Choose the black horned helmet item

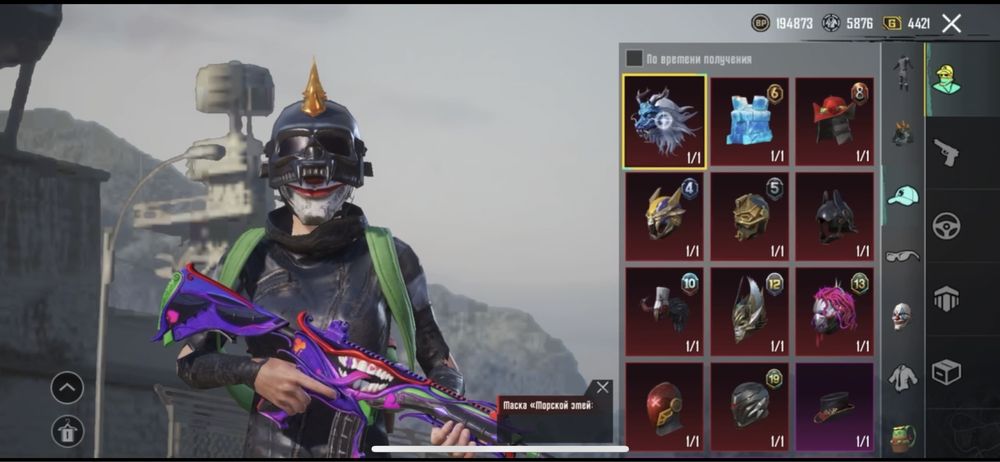pyautogui.click(x=834, y=215)
